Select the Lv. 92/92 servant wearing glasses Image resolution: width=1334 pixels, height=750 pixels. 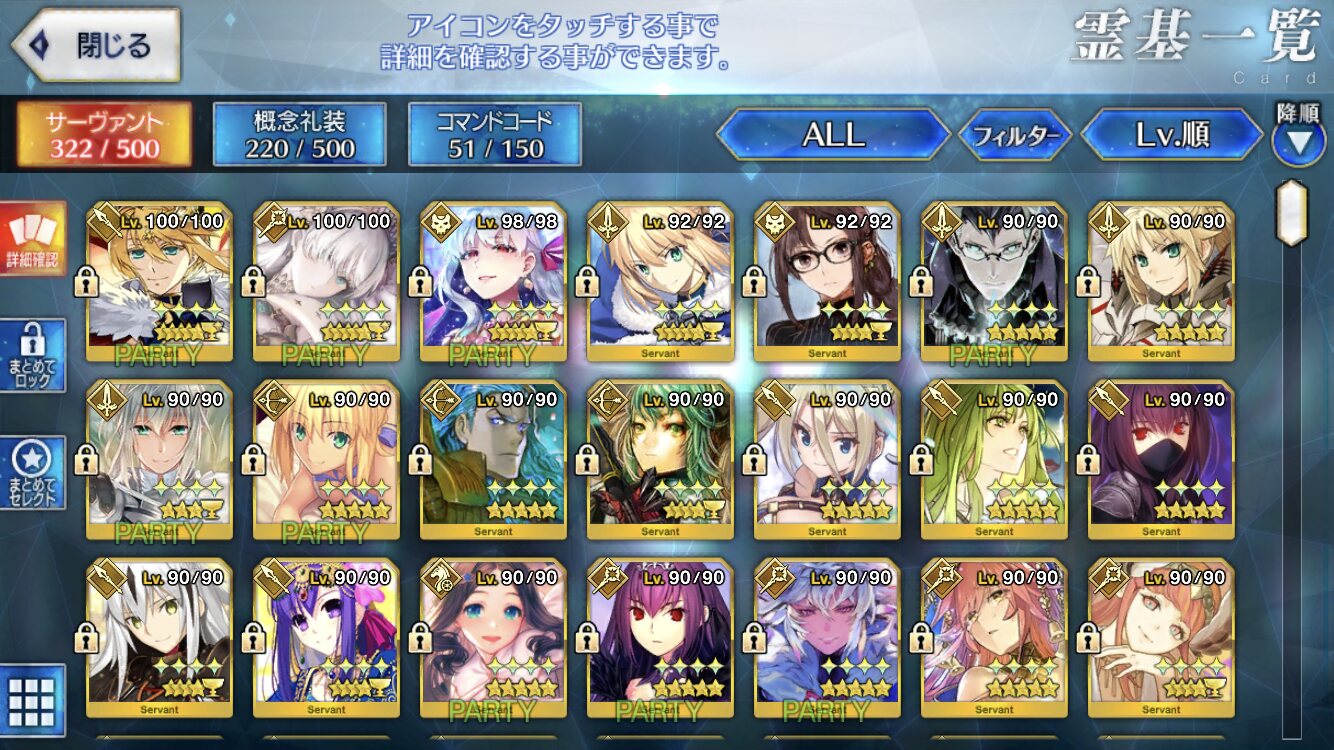pos(827,280)
